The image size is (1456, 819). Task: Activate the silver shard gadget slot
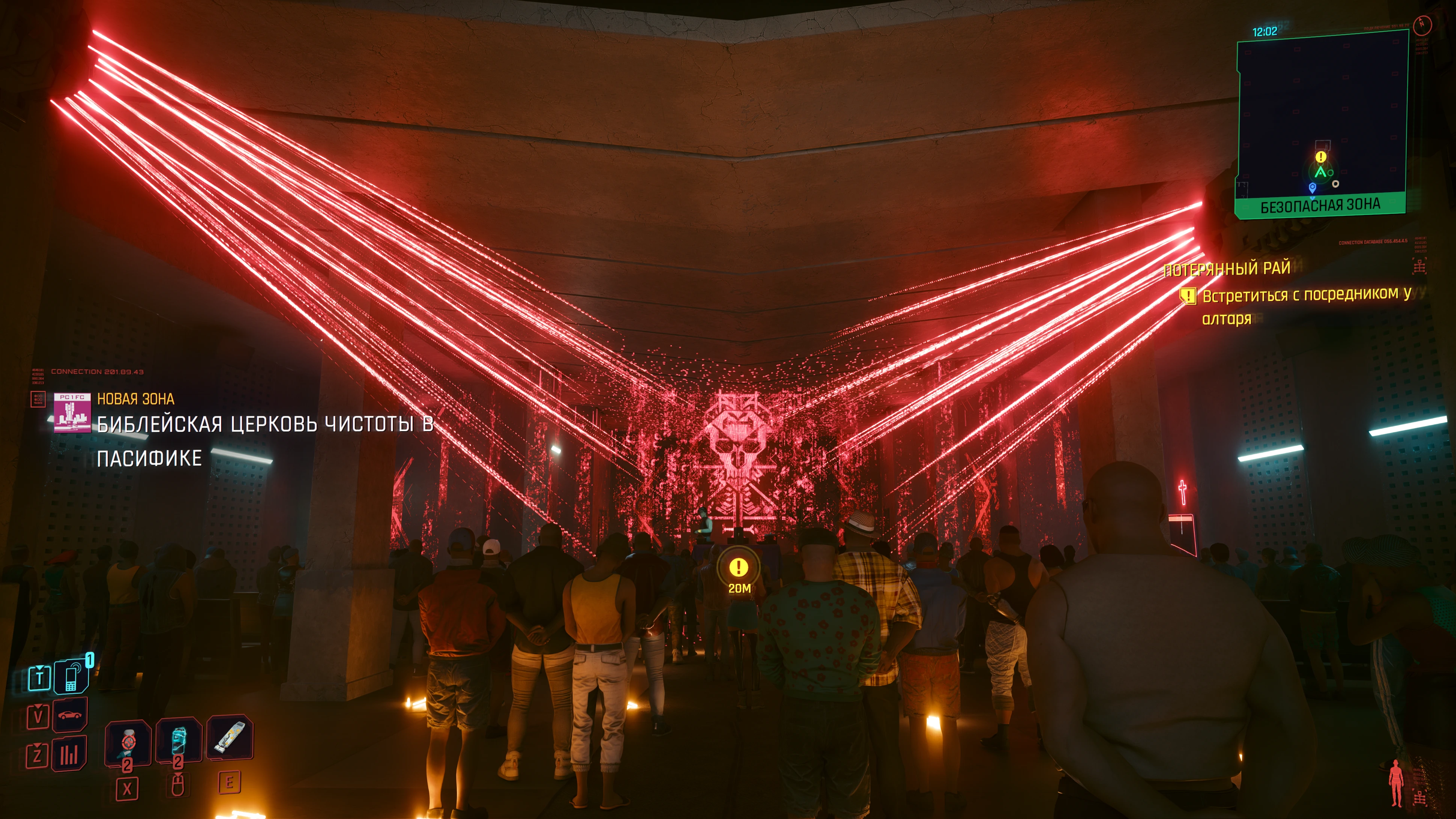click(229, 737)
